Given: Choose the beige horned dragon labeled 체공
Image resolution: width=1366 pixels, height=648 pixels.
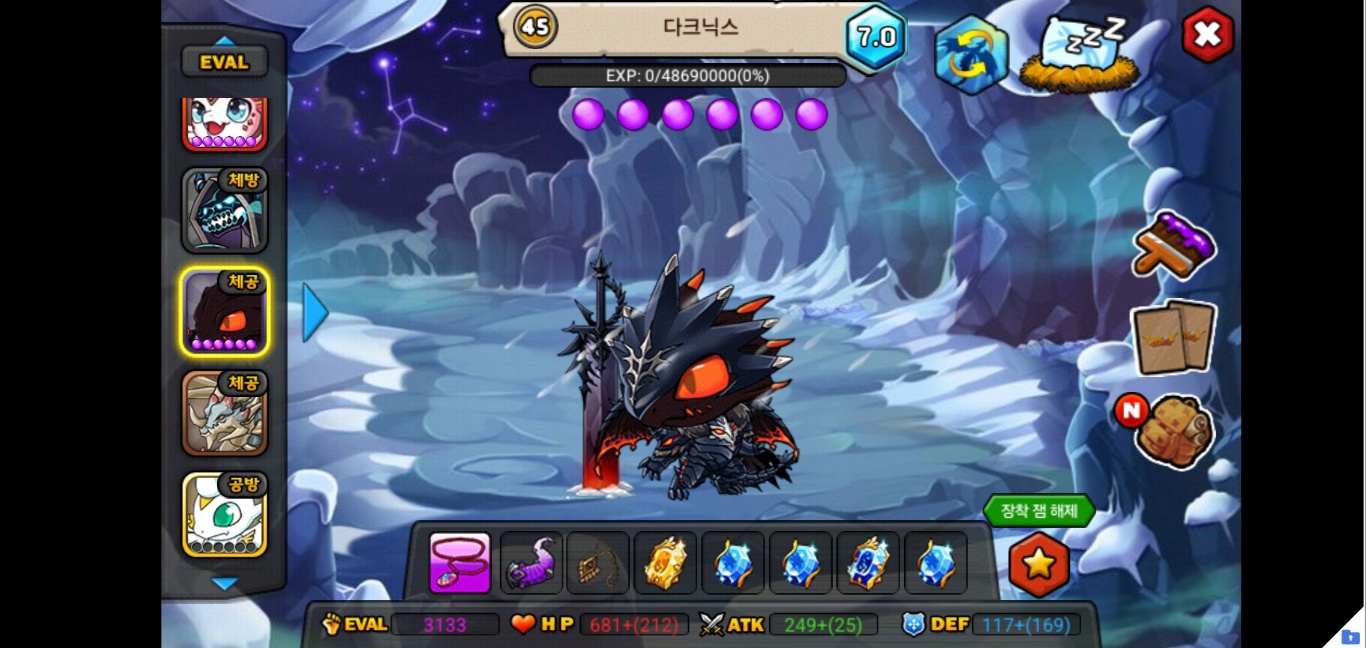Looking at the screenshot, I should [x=224, y=413].
